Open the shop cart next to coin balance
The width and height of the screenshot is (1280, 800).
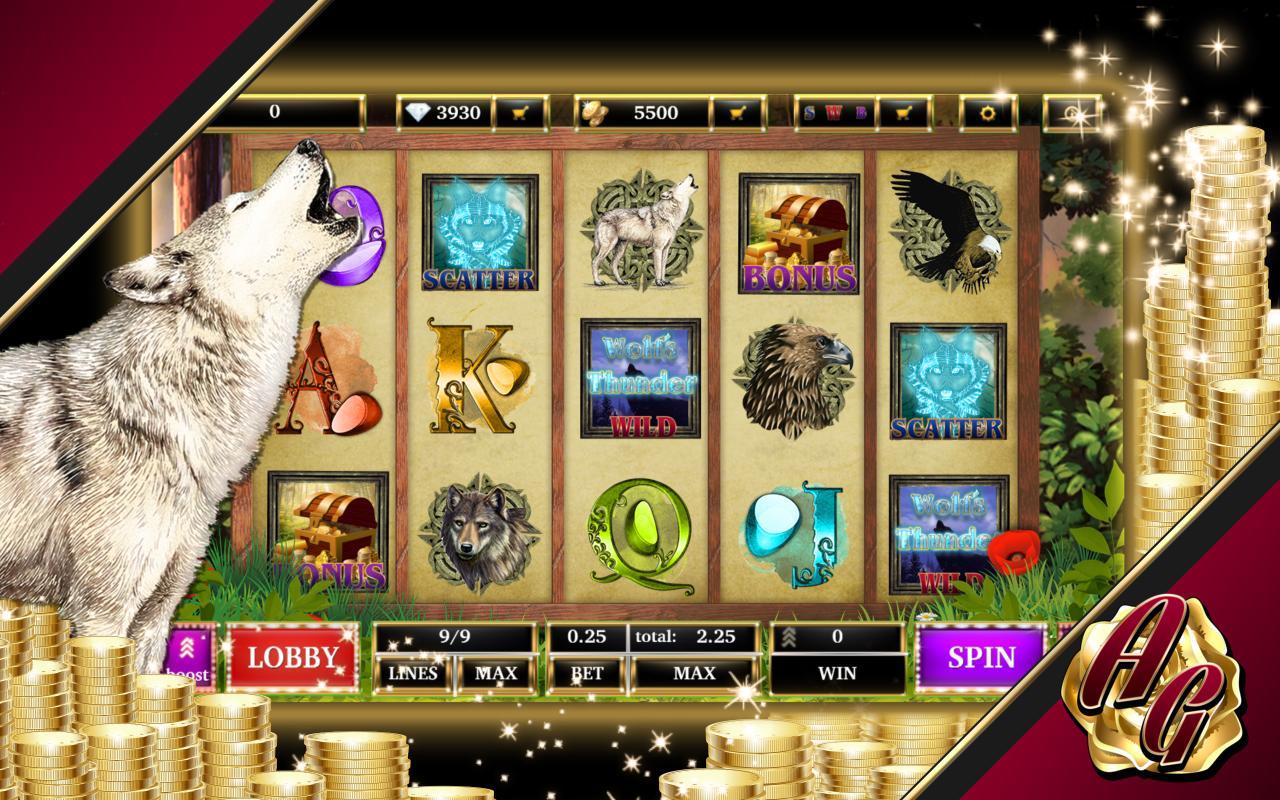pyautogui.click(x=734, y=113)
